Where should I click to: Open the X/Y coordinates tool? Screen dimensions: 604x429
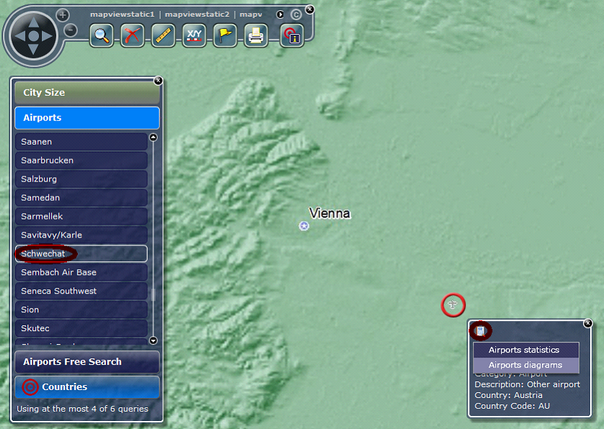(195, 36)
